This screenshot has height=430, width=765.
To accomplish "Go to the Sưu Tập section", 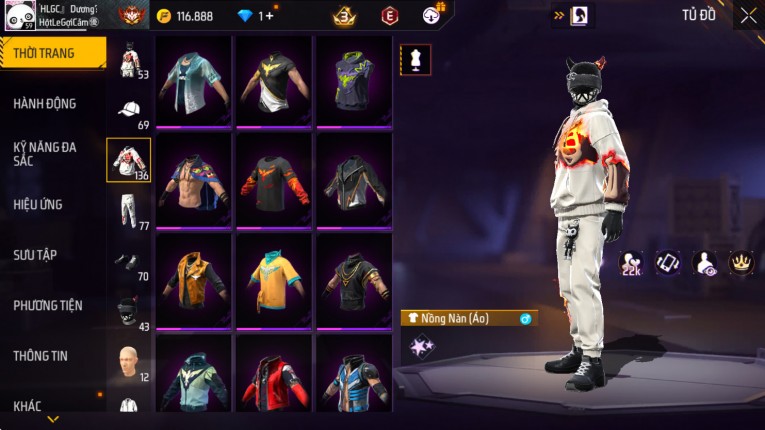I will coord(35,255).
